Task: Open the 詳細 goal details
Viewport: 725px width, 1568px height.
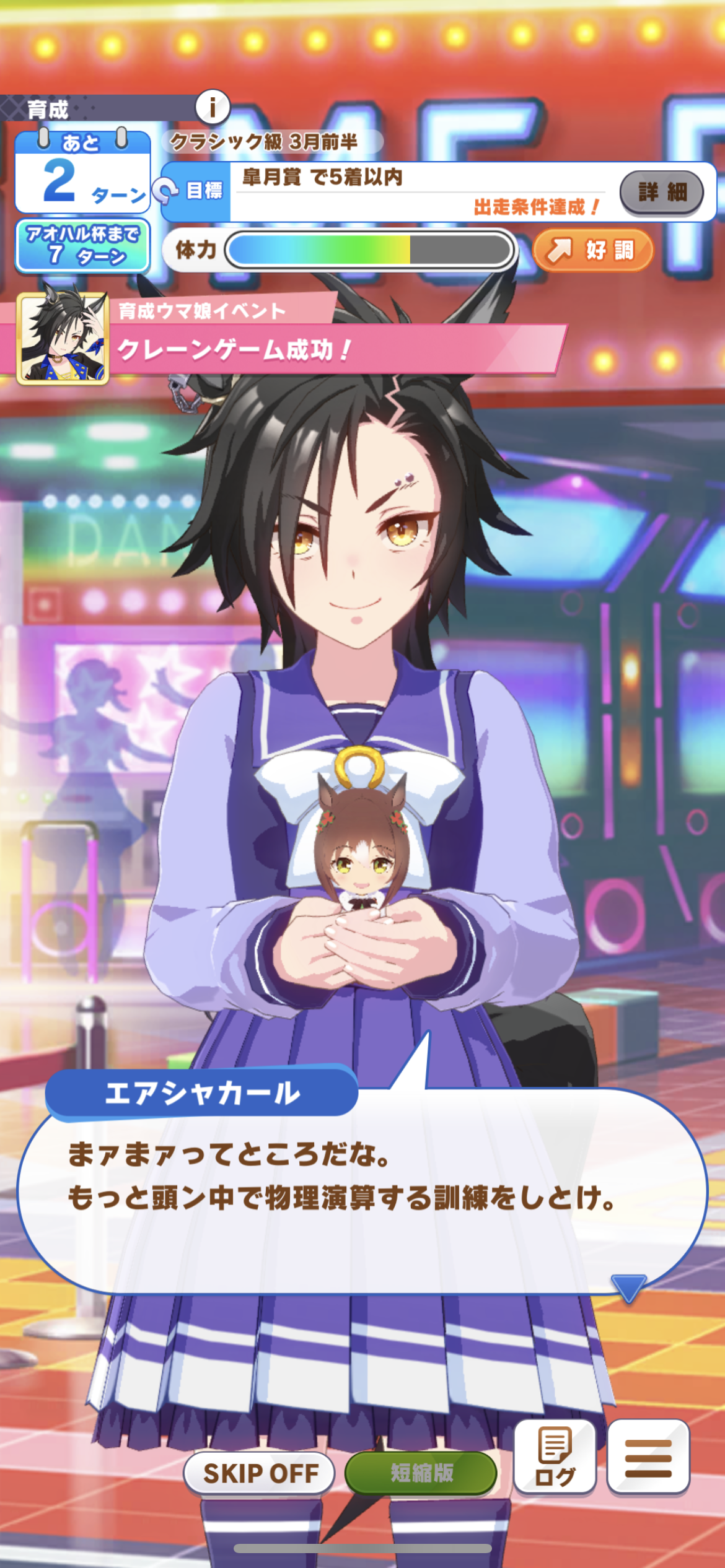Action: click(661, 192)
